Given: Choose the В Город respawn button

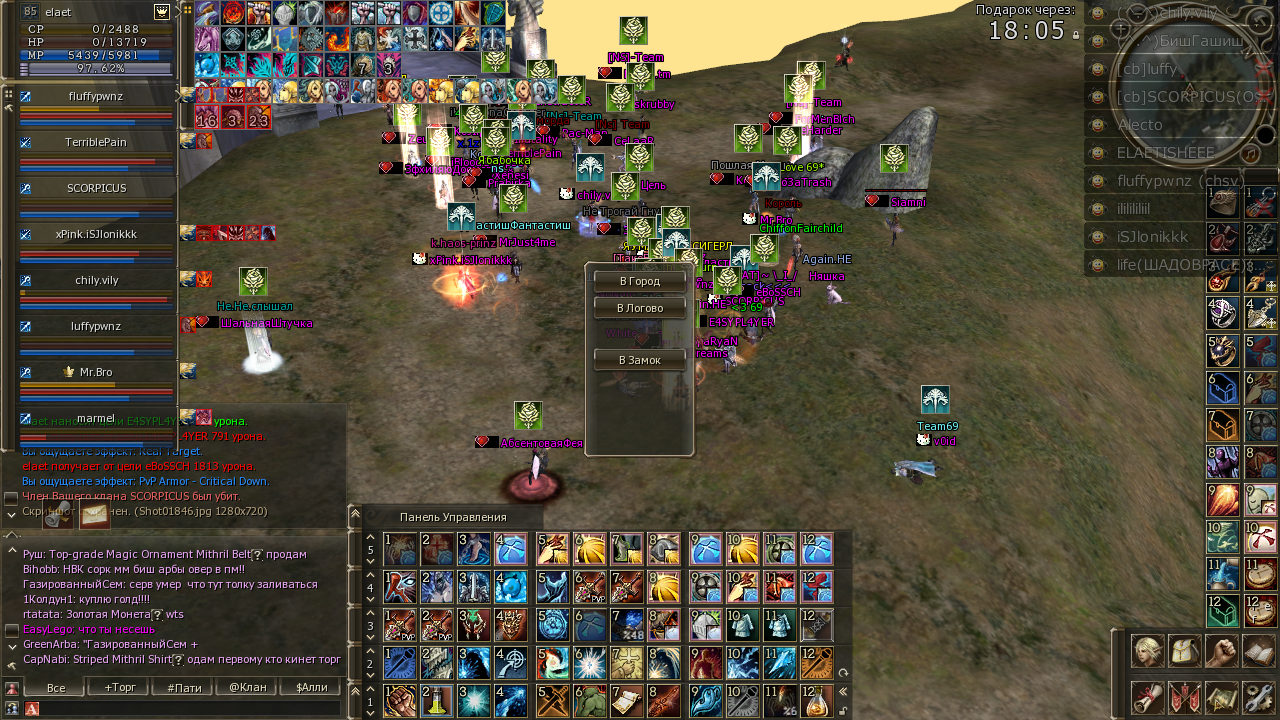Looking at the screenshot, I should pyautogui.click(x=639, y=281).
